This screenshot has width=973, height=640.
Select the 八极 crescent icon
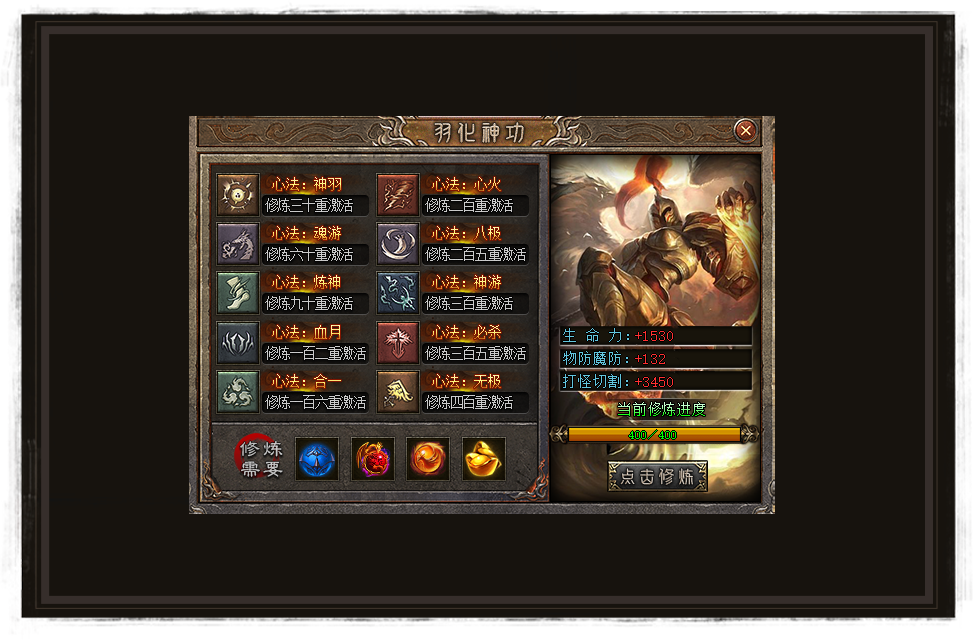398,244
